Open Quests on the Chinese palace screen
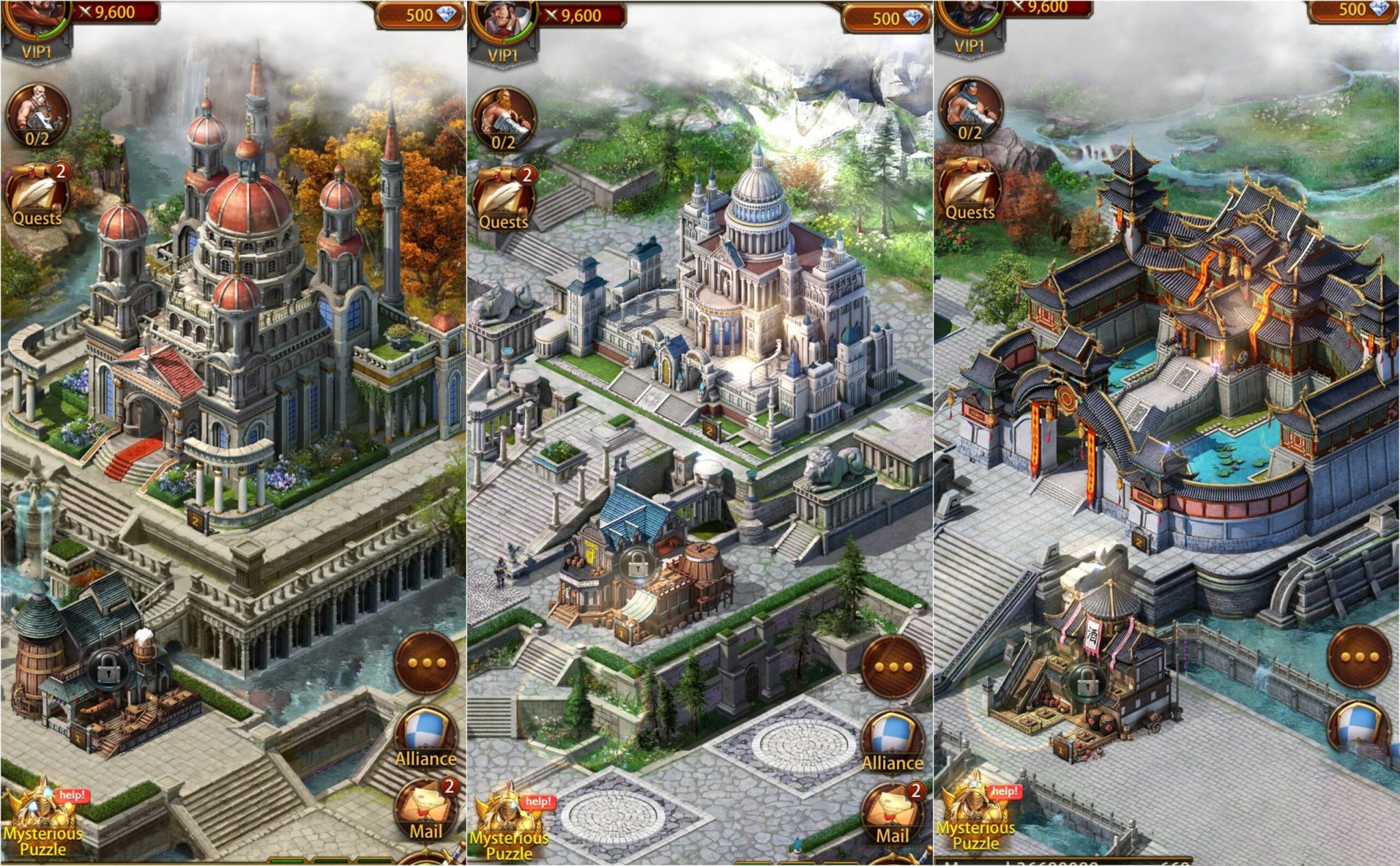1400x866 pixels. (969, 190)
